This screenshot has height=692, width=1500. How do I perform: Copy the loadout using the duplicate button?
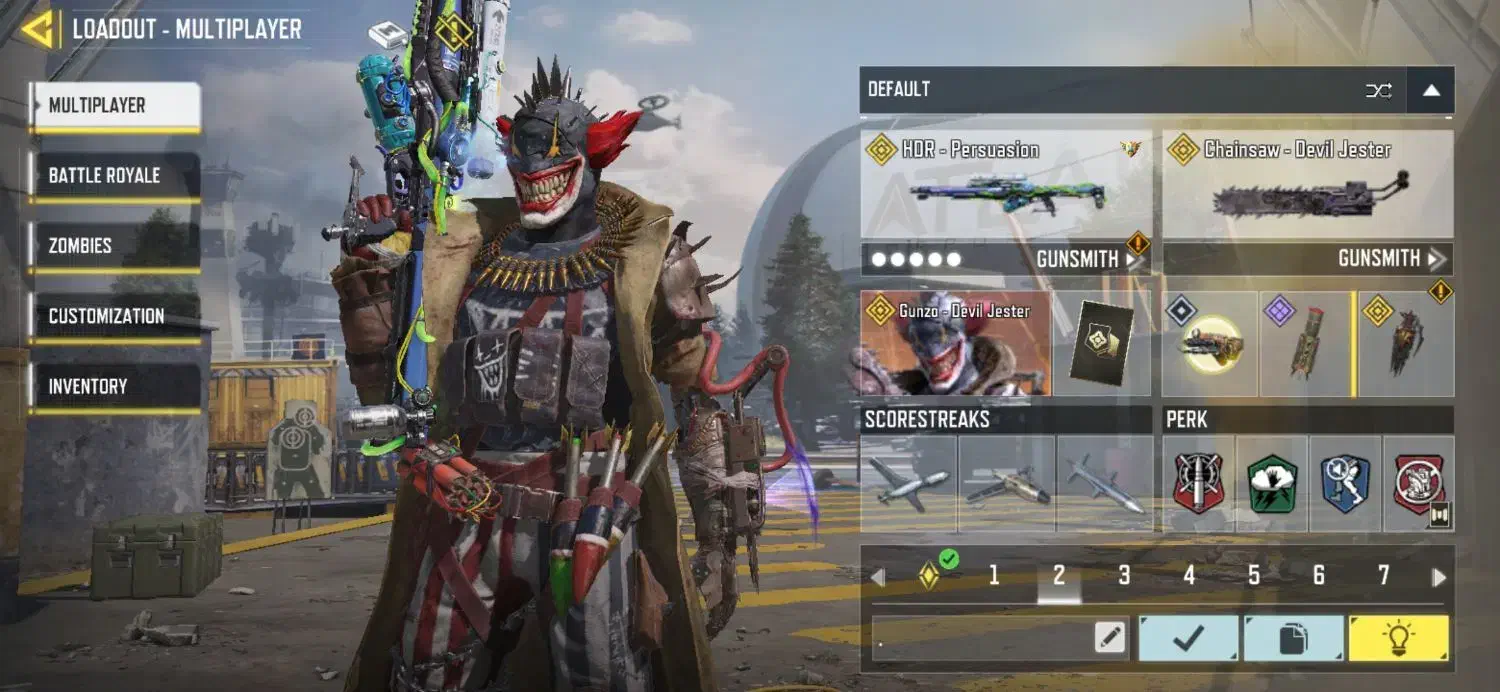1294,638
